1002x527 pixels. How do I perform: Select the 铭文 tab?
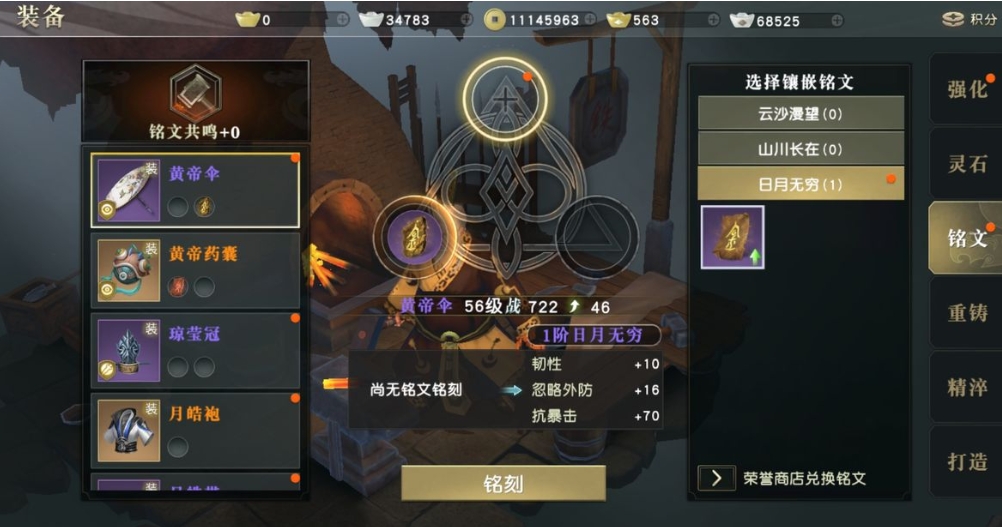coord(966,238)
